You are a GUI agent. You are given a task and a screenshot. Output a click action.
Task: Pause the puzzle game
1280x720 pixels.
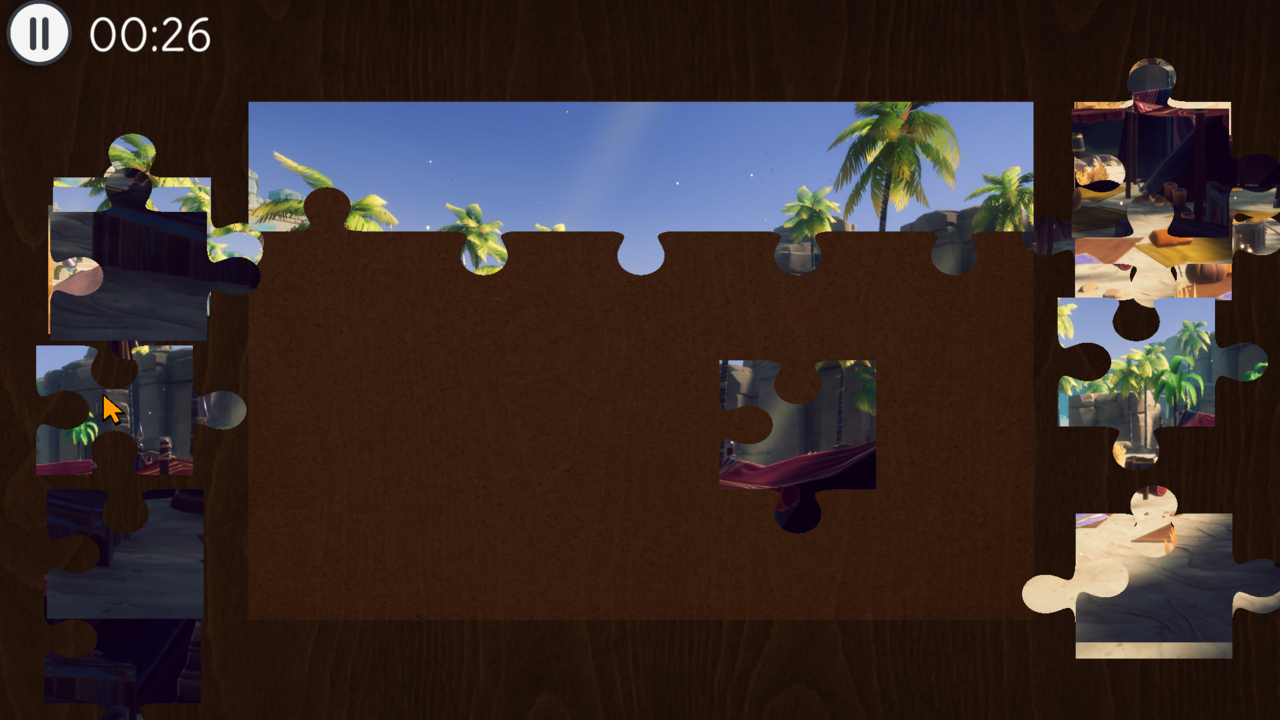click(x=38, y=35)
